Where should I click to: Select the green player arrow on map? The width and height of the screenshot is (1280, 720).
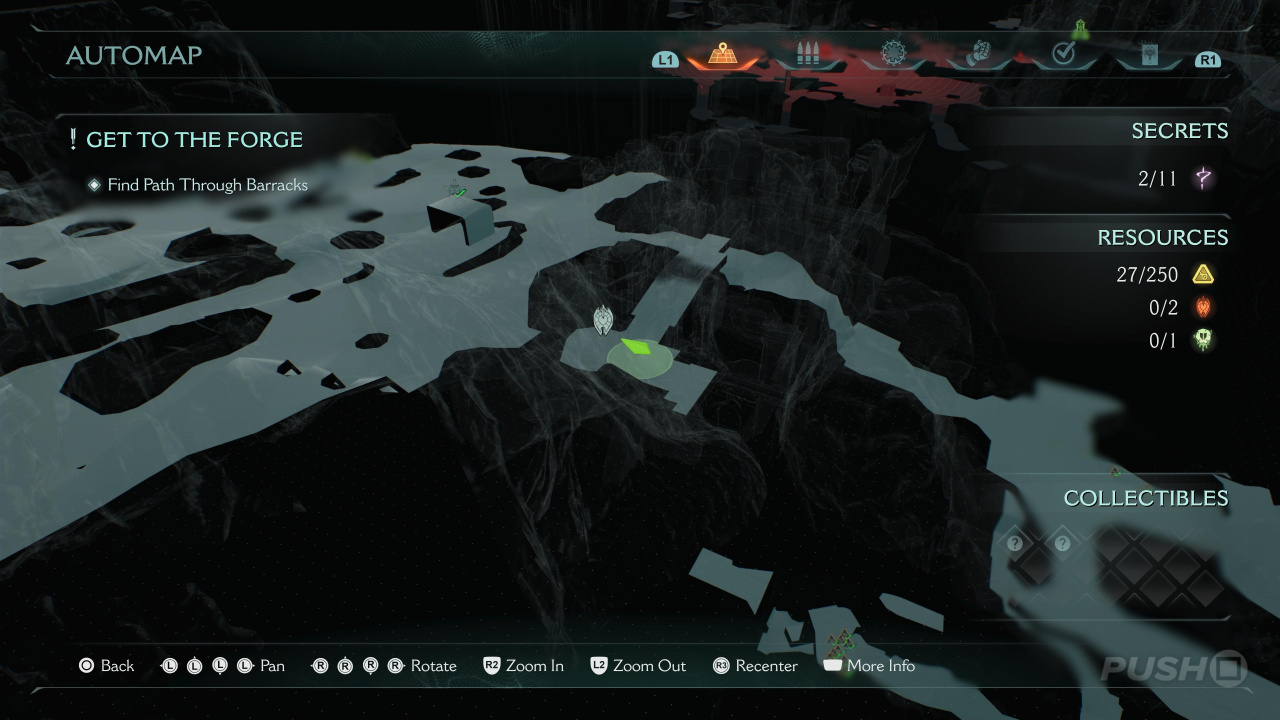pyautogui.click(x=636, y=349)
